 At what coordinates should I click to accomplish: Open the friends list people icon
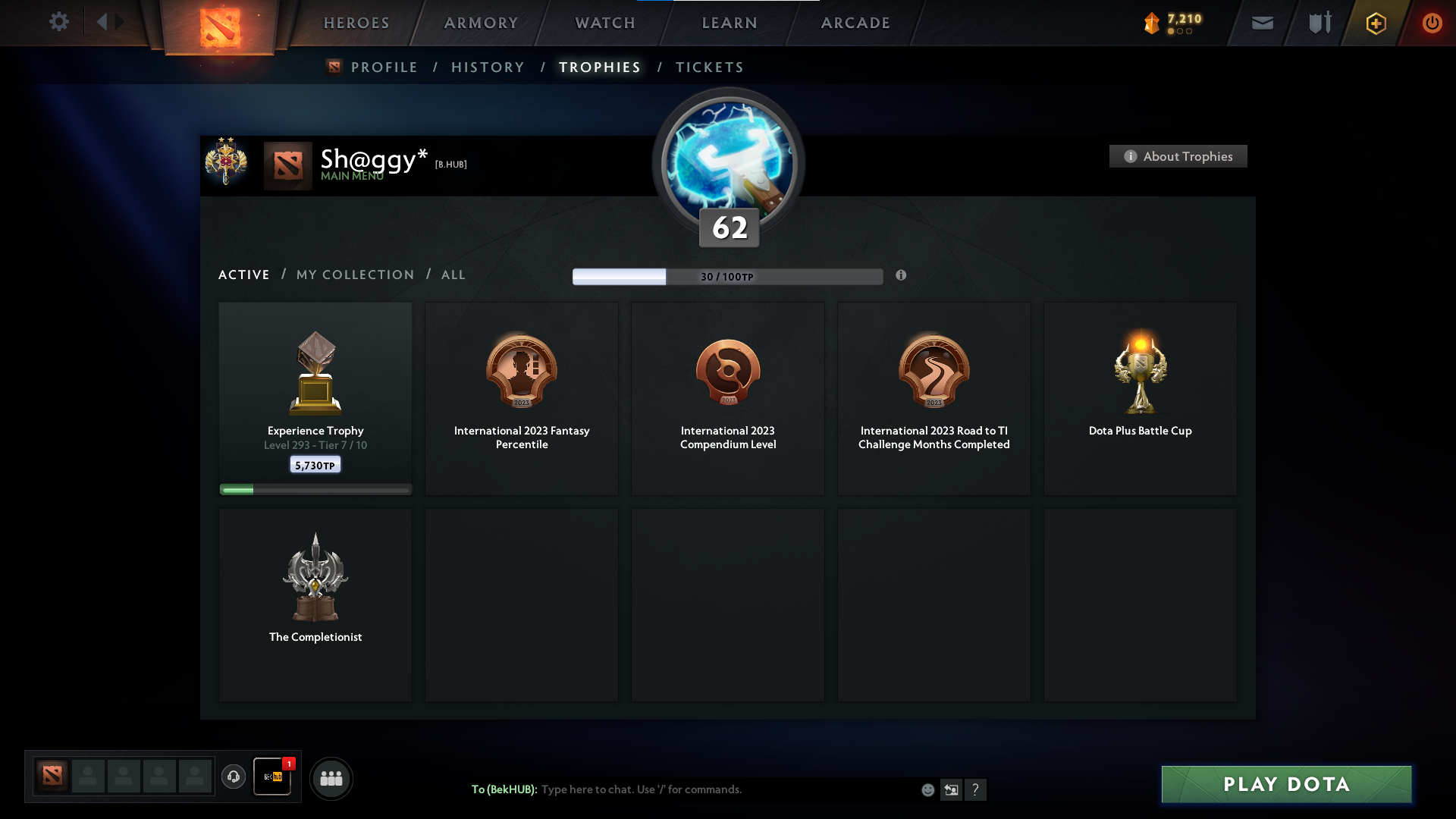click(x=331, y=778)
